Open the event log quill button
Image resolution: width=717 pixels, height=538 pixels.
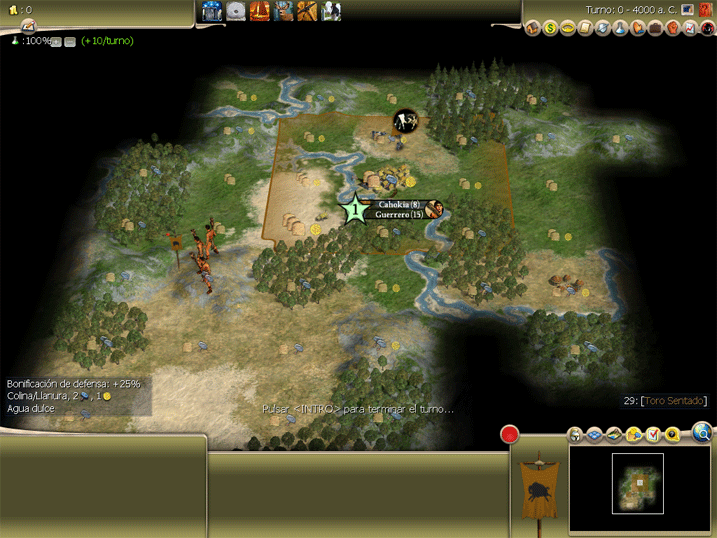click(x=27, y=26)
